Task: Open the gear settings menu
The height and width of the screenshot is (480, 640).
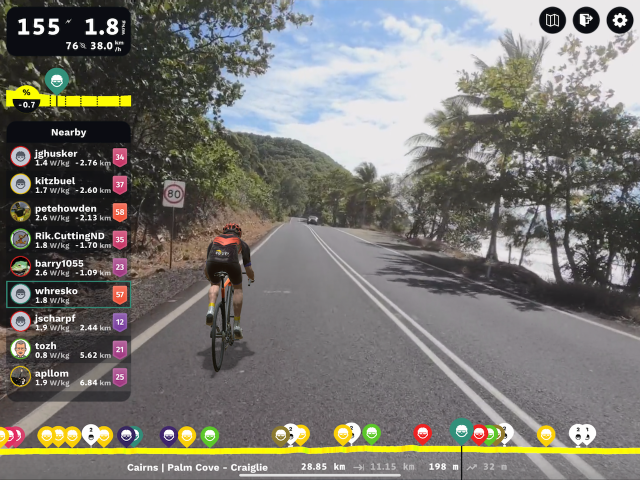Action: click(x=621, y=20)
